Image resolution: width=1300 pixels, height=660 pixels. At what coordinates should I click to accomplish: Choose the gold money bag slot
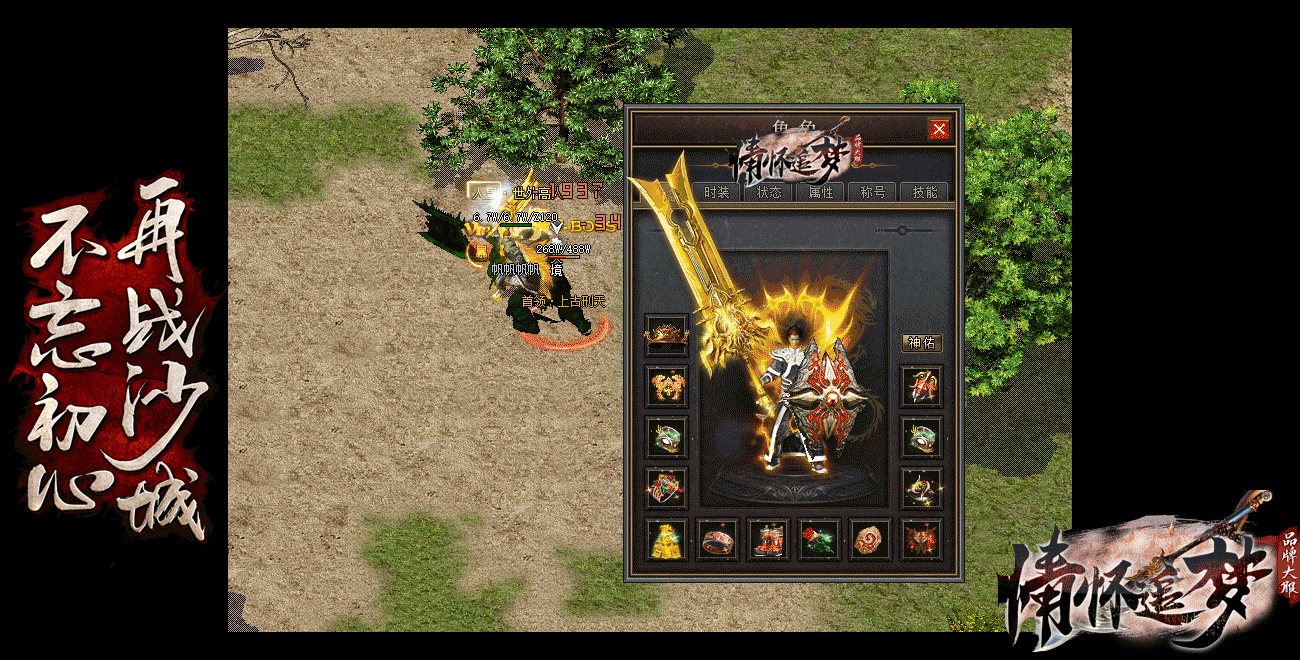coord(666,539)
